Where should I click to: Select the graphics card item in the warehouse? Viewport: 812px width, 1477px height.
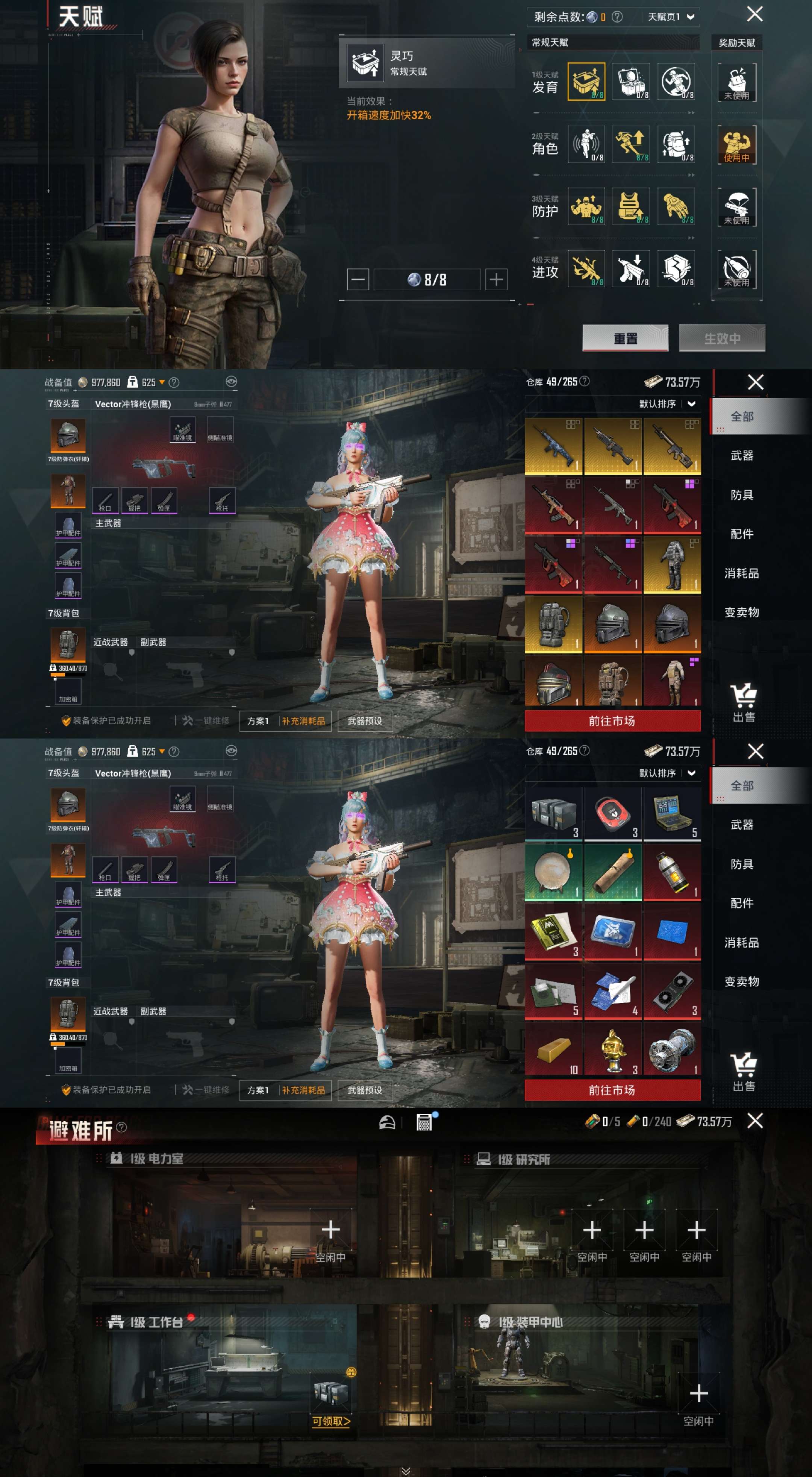point(672,990)
